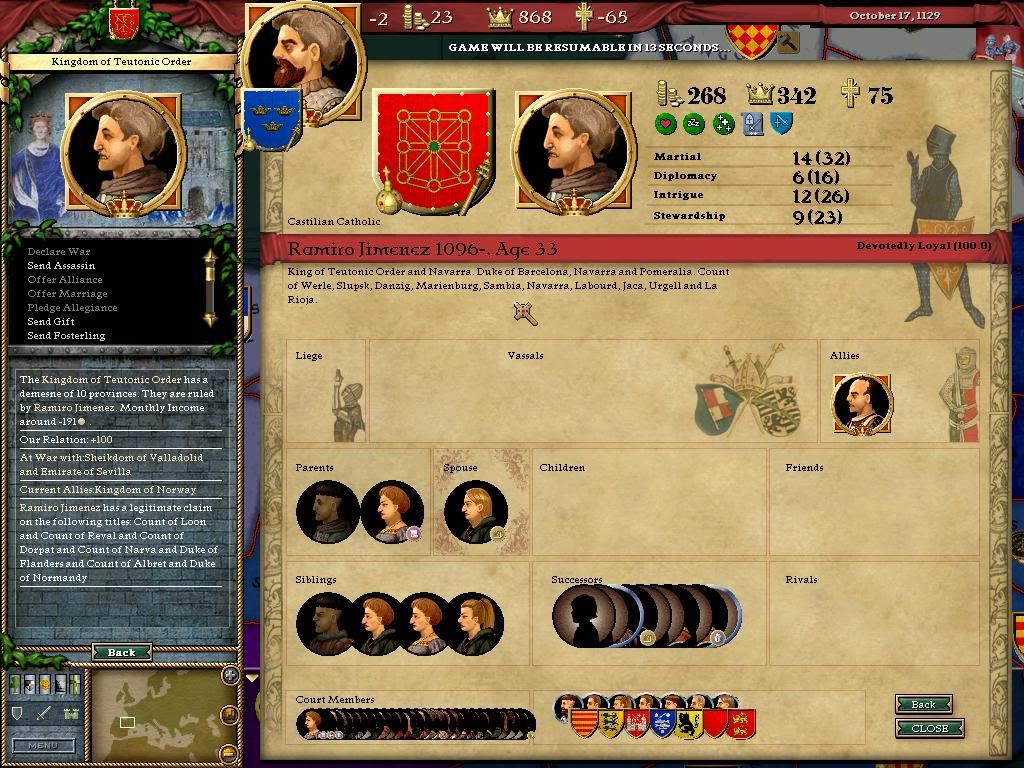Select the mother's portrait under Parents

tap(391, 513)
